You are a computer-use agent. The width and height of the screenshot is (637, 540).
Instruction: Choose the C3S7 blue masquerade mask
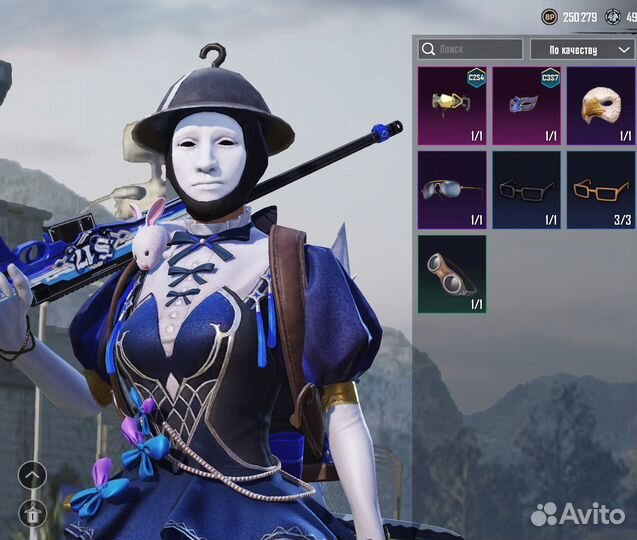pyautogui.click(x=526, y=106)
